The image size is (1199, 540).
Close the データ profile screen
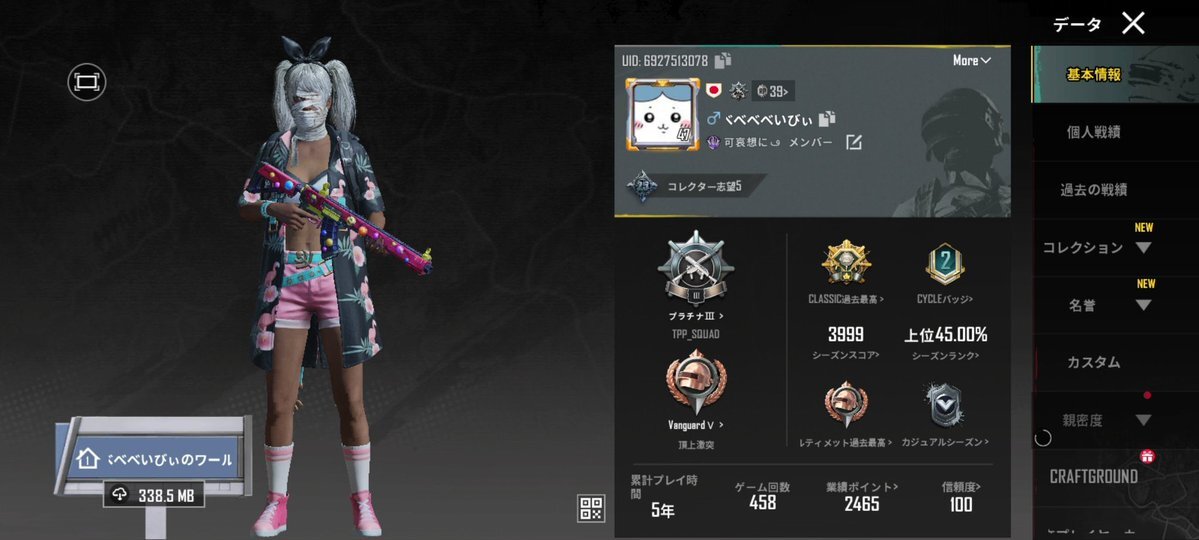tap(1133, 24)
